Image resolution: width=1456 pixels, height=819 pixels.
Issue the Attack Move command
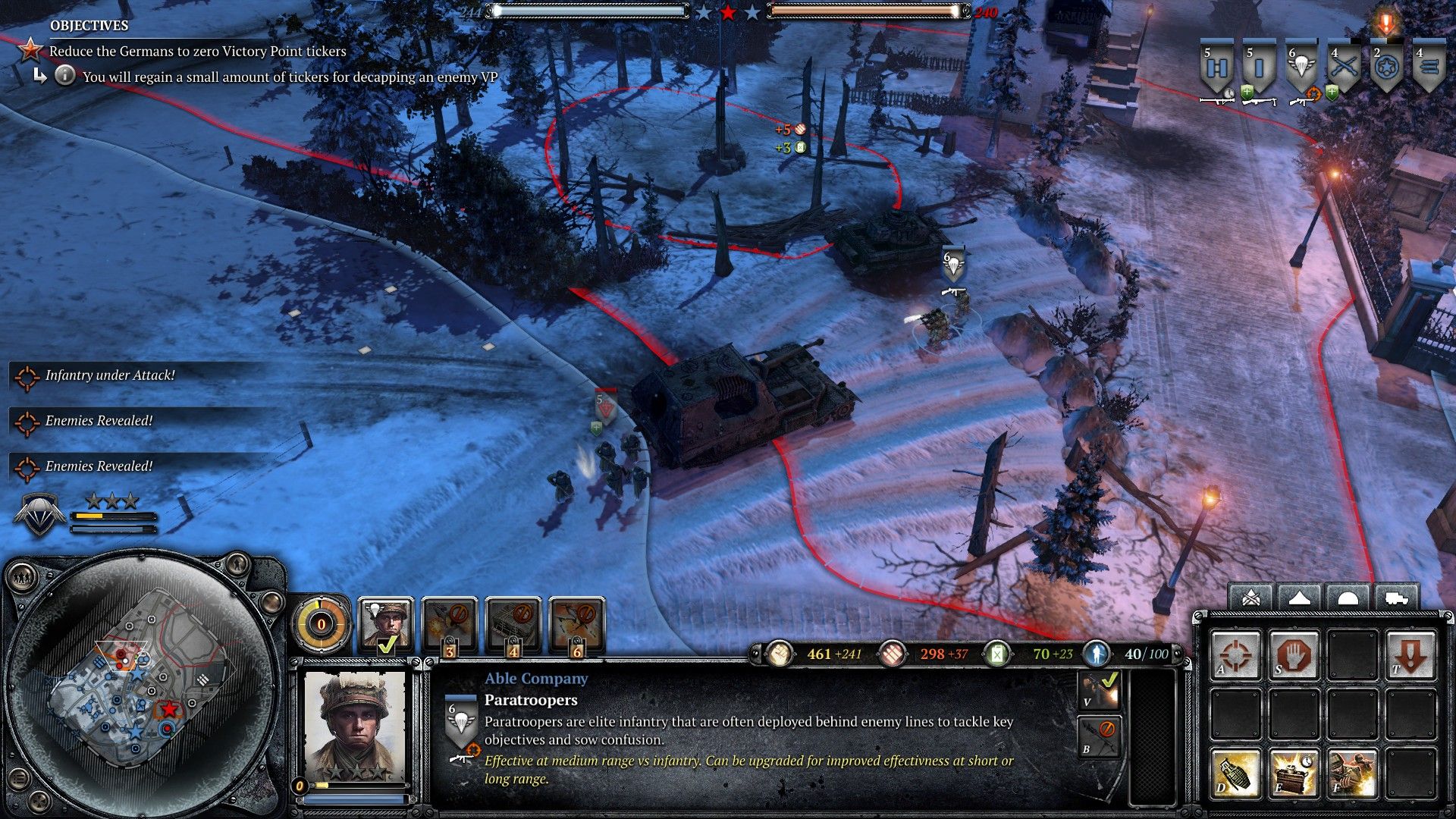(1235, 654)
